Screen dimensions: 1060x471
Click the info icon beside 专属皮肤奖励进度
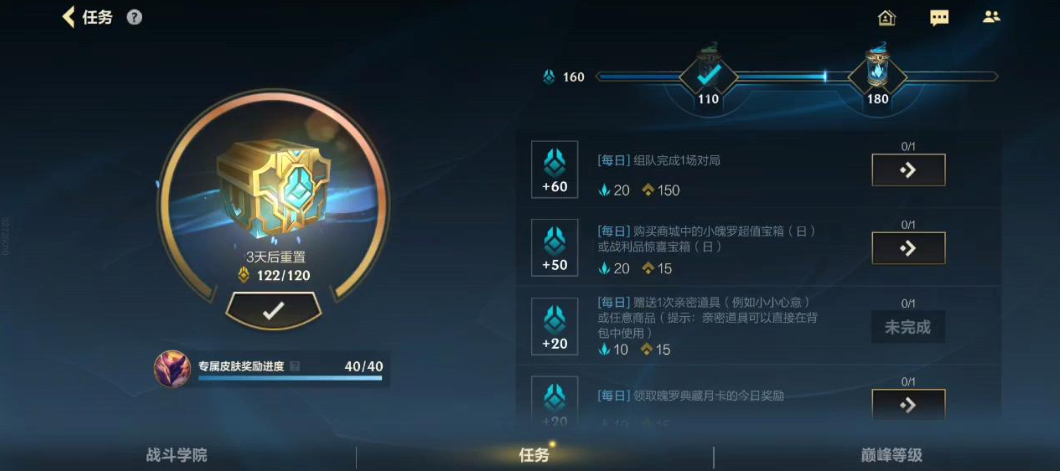click(294, 366)
